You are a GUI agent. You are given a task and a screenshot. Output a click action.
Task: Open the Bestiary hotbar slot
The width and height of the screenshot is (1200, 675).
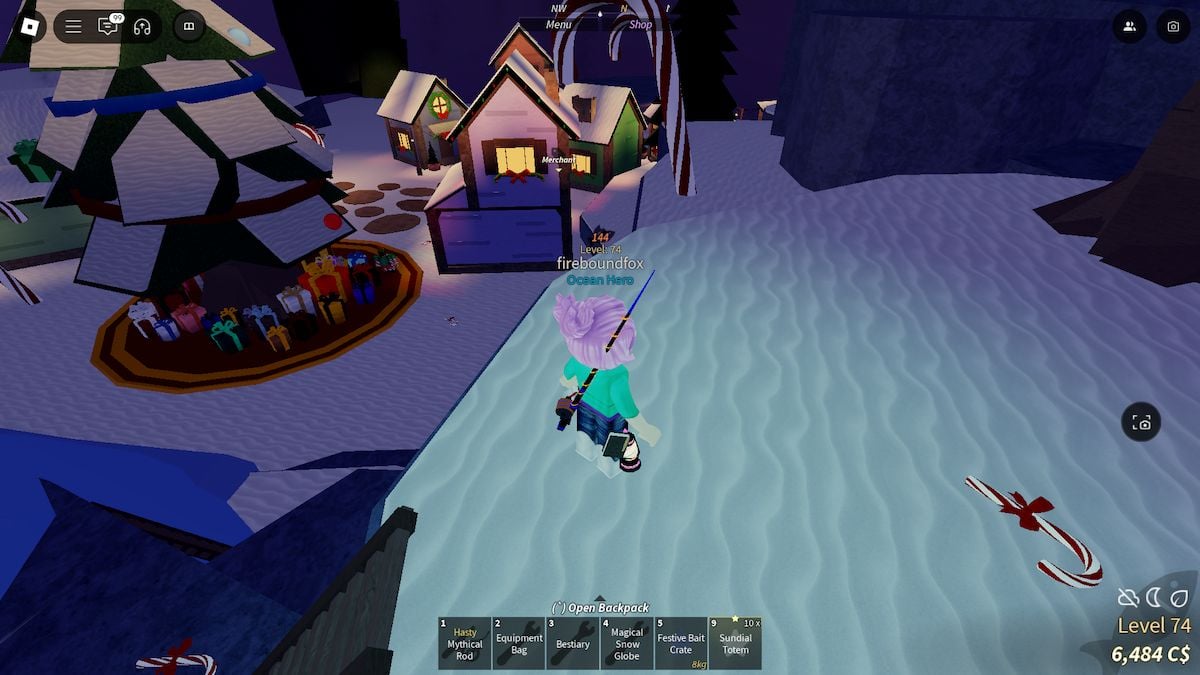pyautogui.click(x=572, y=643)
